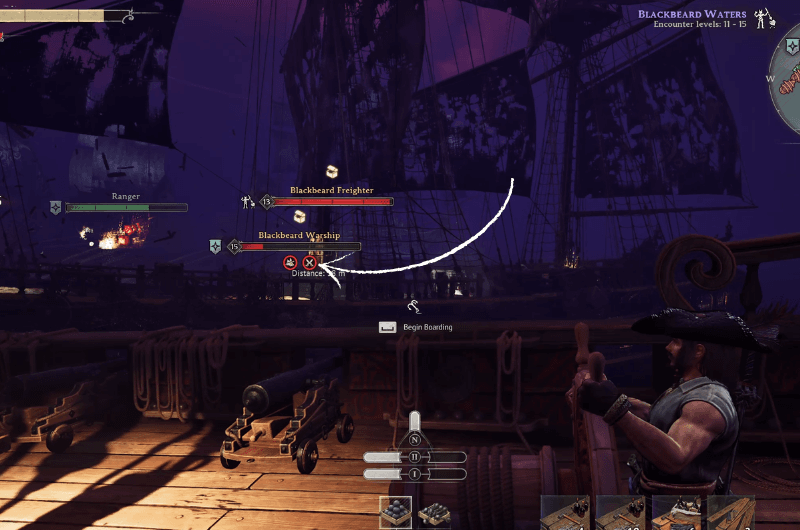Select the Ranger ally ship nameplate
Image resolution: width=800 pixels, height=530 pixels.
[x=126, y=197]
